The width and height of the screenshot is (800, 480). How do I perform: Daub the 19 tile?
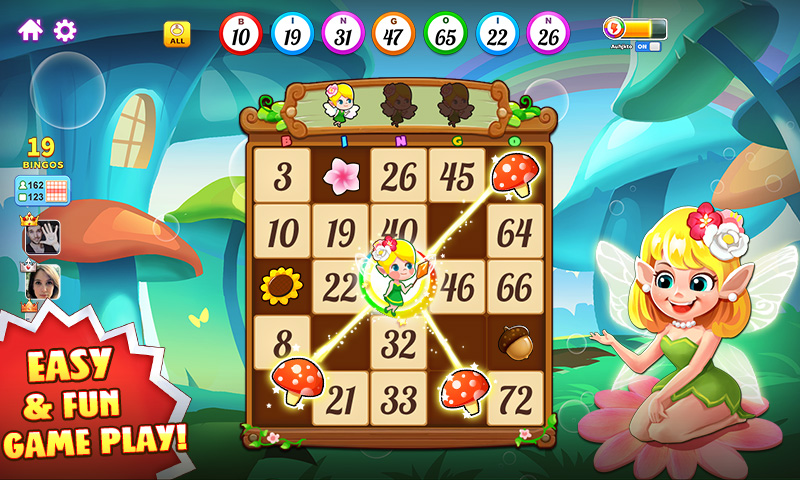click(340, 232)
